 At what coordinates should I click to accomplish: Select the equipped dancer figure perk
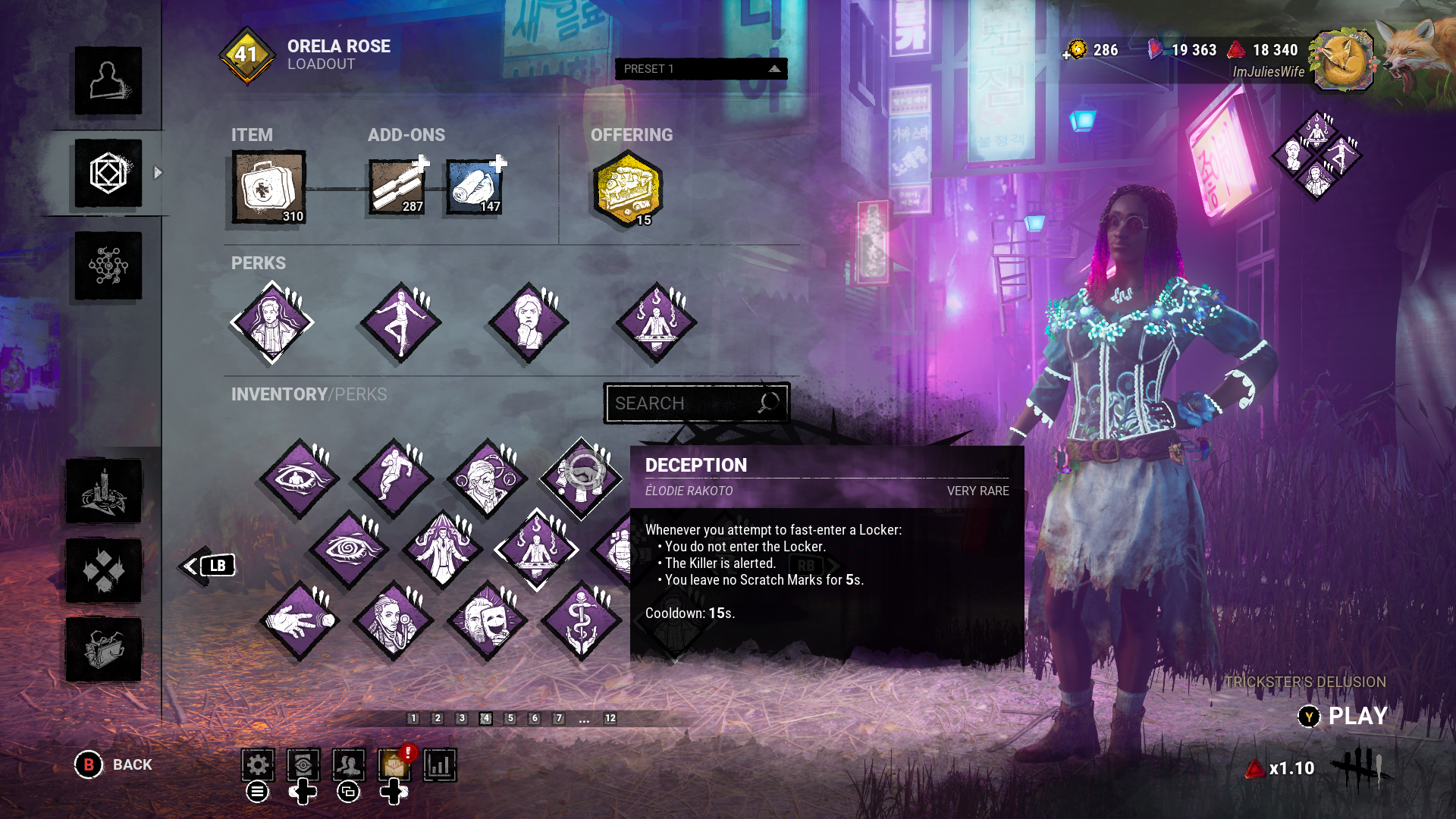pyautogui.click(x=400, y=322)
